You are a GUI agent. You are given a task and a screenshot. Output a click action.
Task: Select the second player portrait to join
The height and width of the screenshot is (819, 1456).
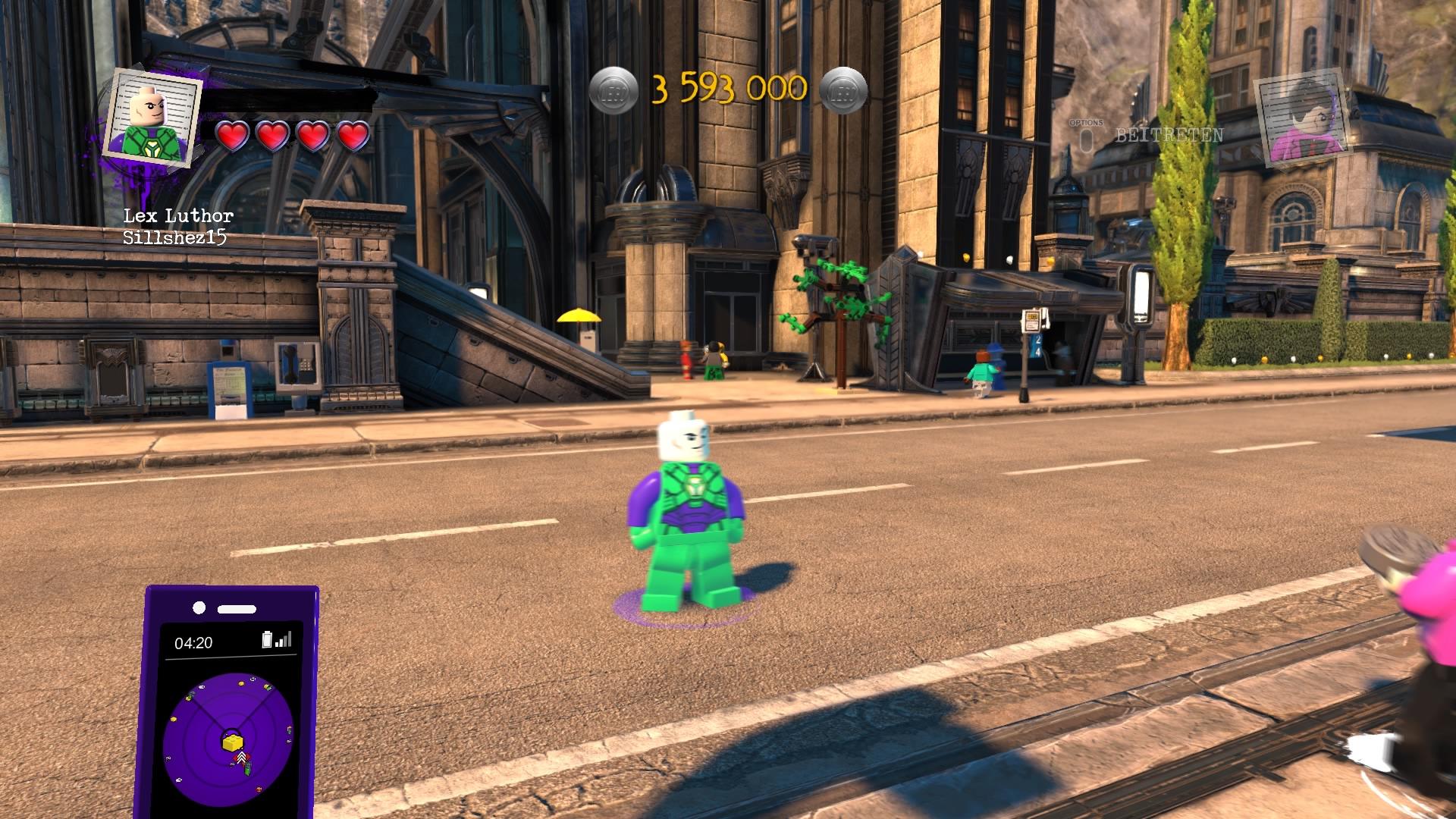coord(1301,121)
